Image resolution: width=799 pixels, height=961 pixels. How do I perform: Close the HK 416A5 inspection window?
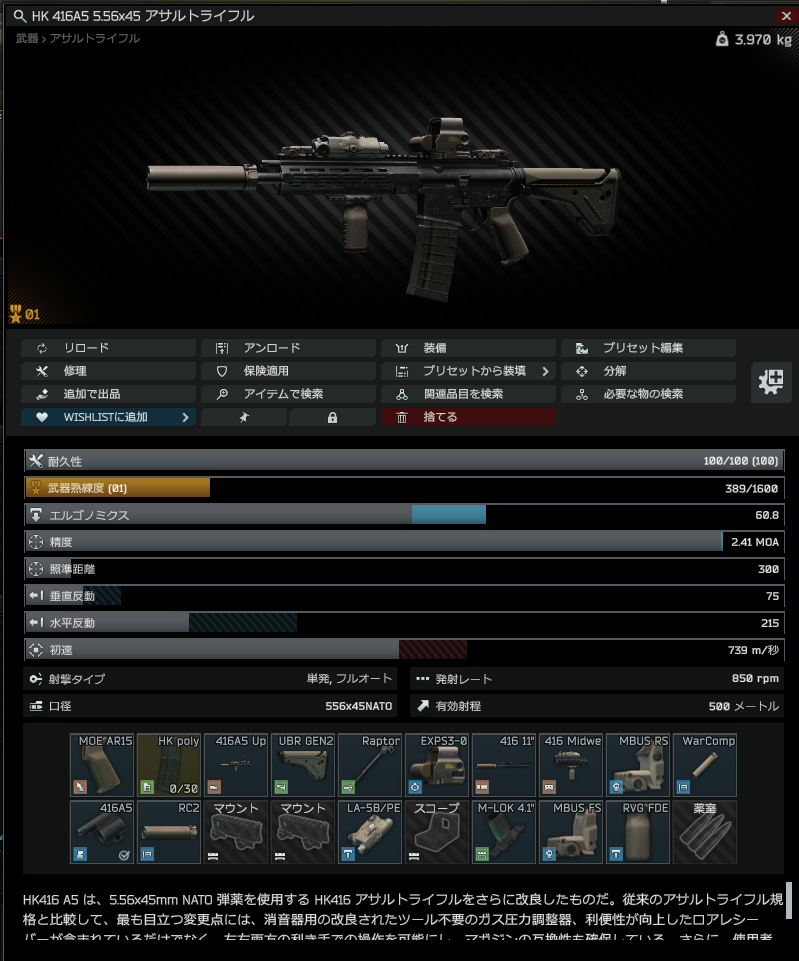[x=785, y=15]
